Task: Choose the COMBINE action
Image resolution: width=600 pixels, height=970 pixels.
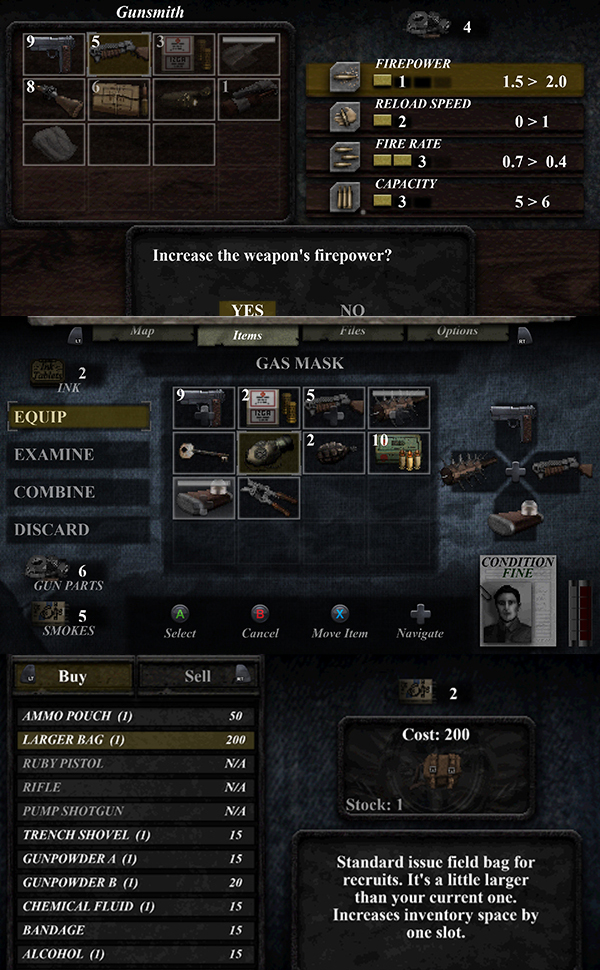Action: tap(79, 492)
